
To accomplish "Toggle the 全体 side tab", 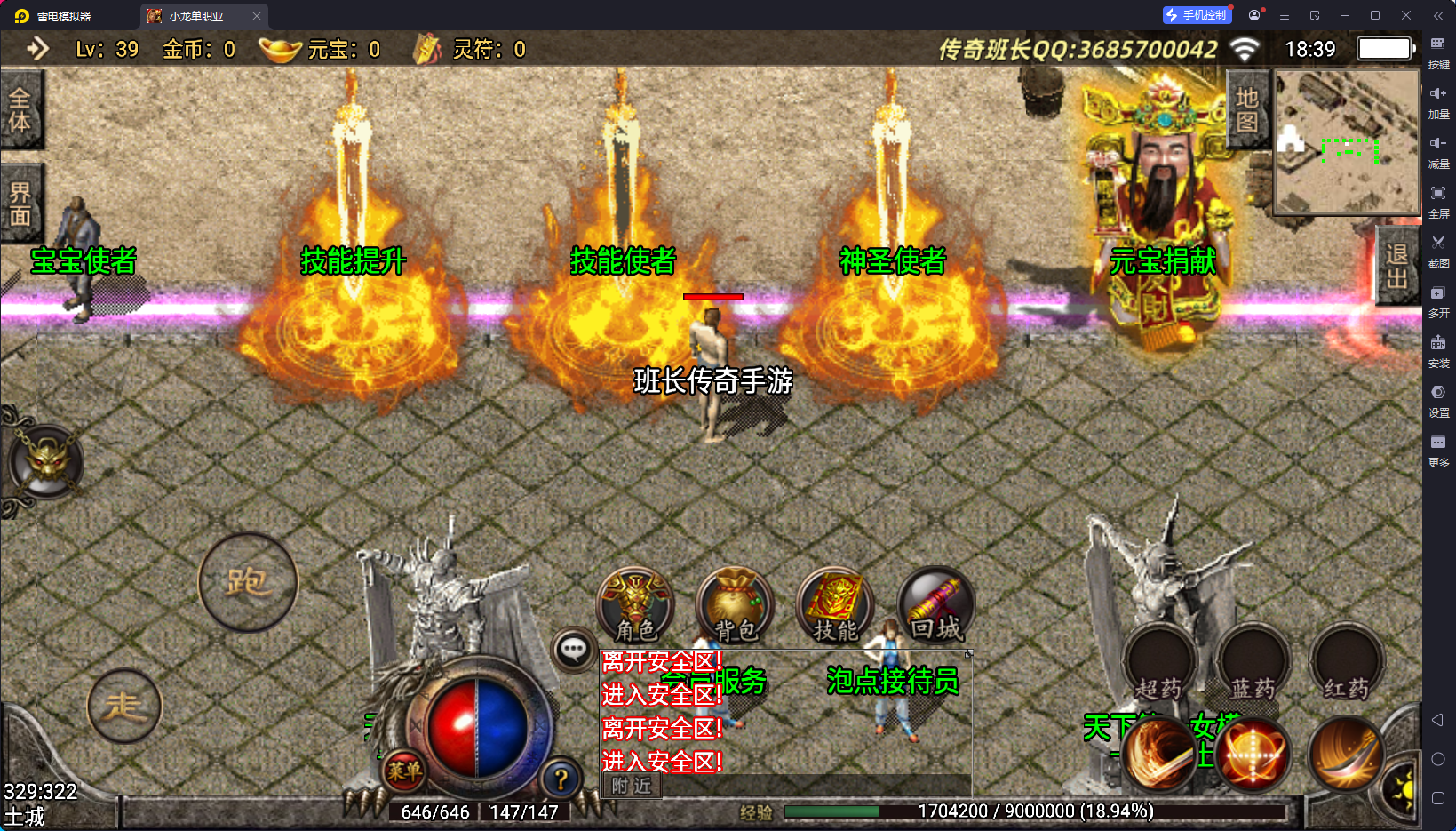I will (x=20, y=109).
